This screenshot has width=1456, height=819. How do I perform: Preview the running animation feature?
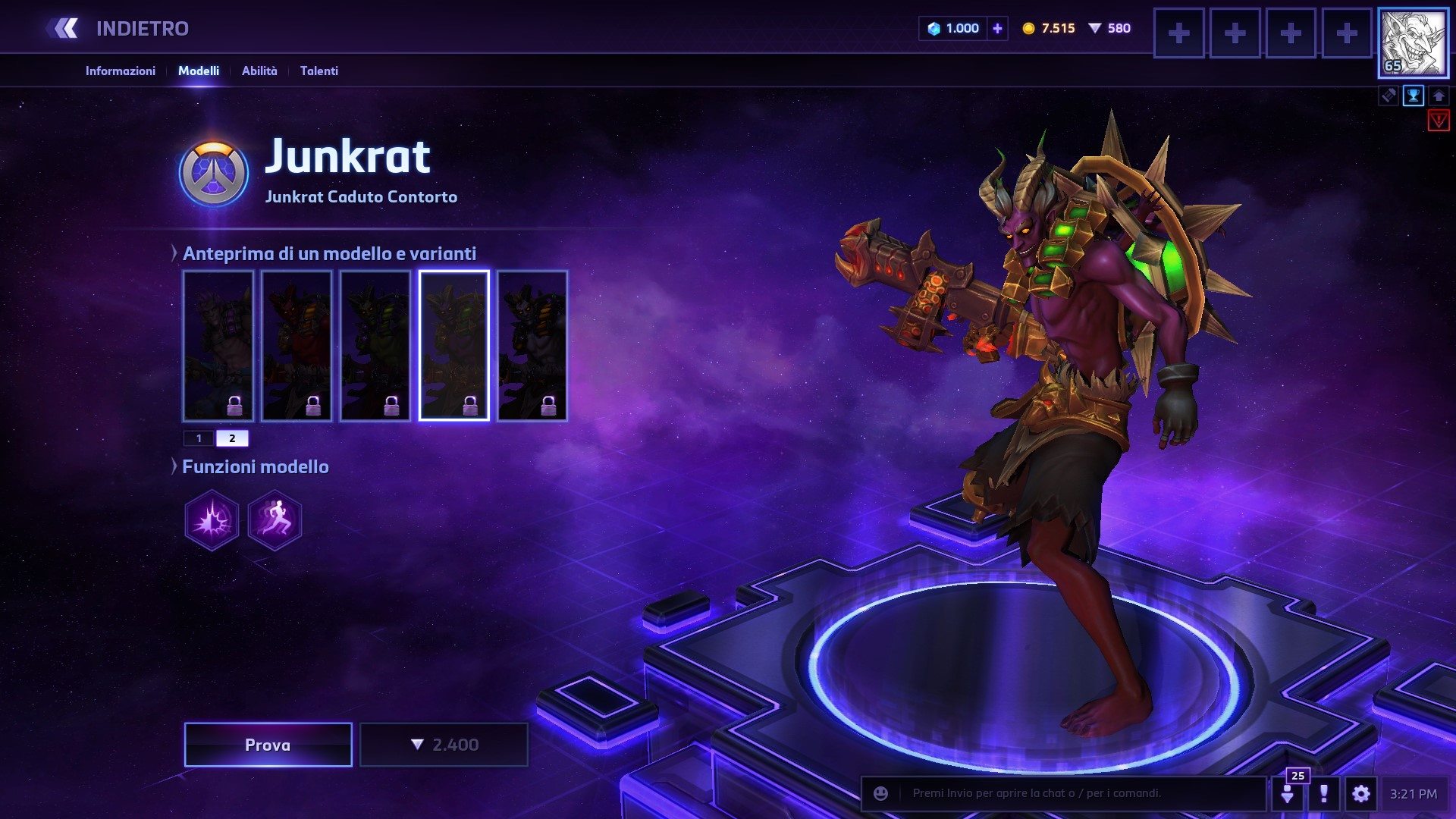pyautogui.click(x=275, y=520)
